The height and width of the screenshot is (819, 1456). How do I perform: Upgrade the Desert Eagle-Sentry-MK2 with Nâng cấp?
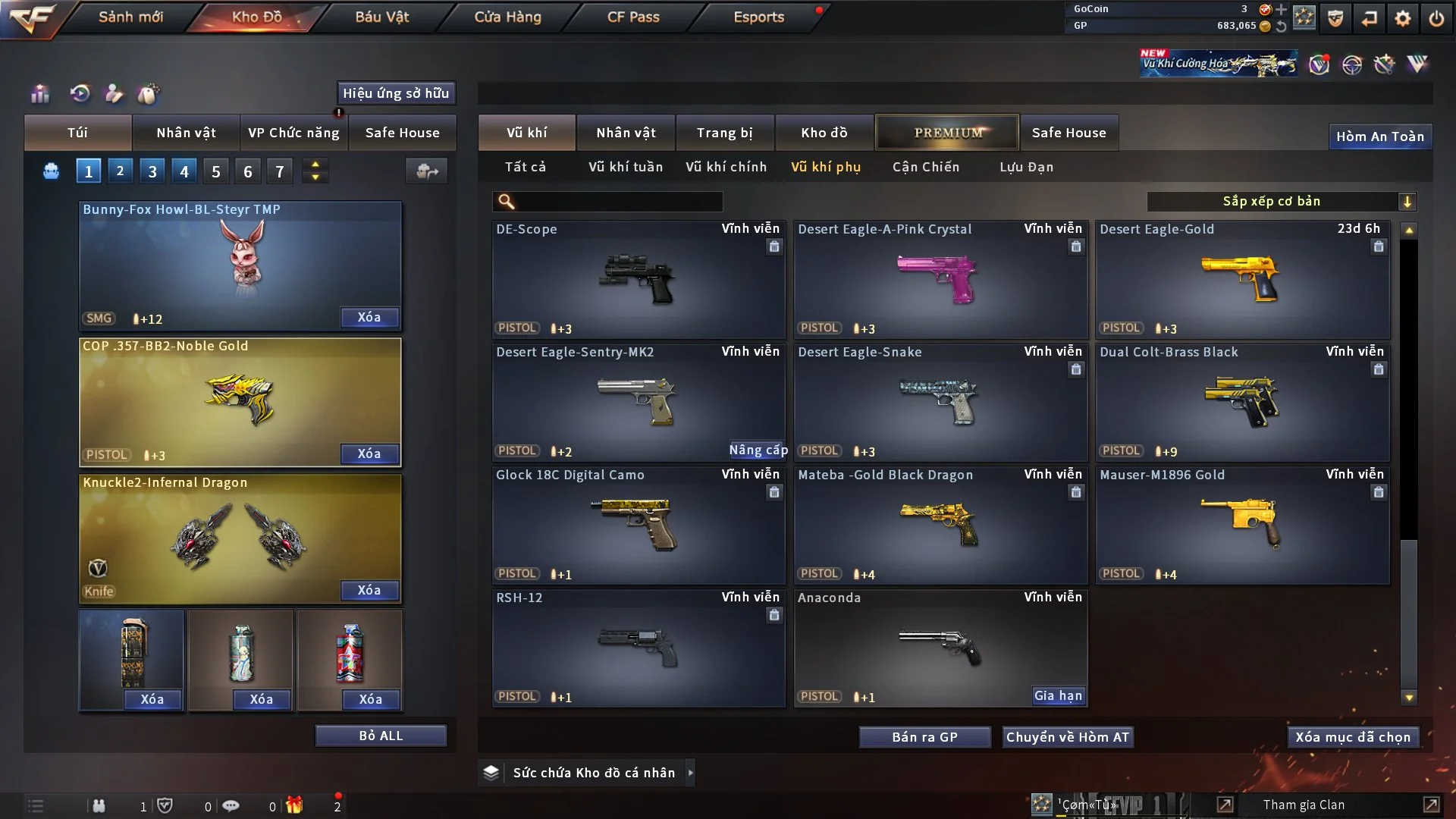point(758,450)
